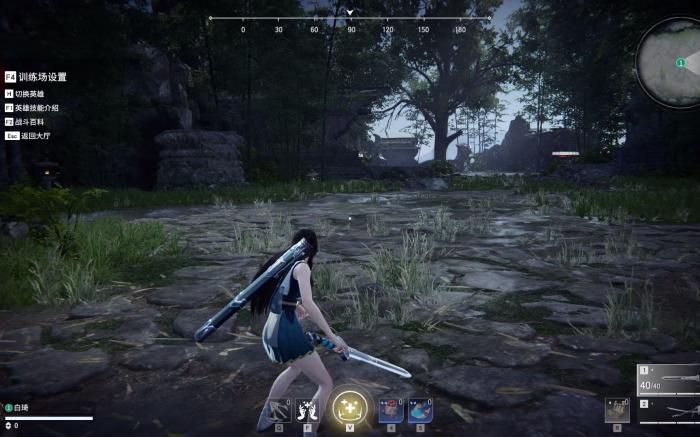Use the red-topped consumable item slot
The image size is (700, 437).
390,410
